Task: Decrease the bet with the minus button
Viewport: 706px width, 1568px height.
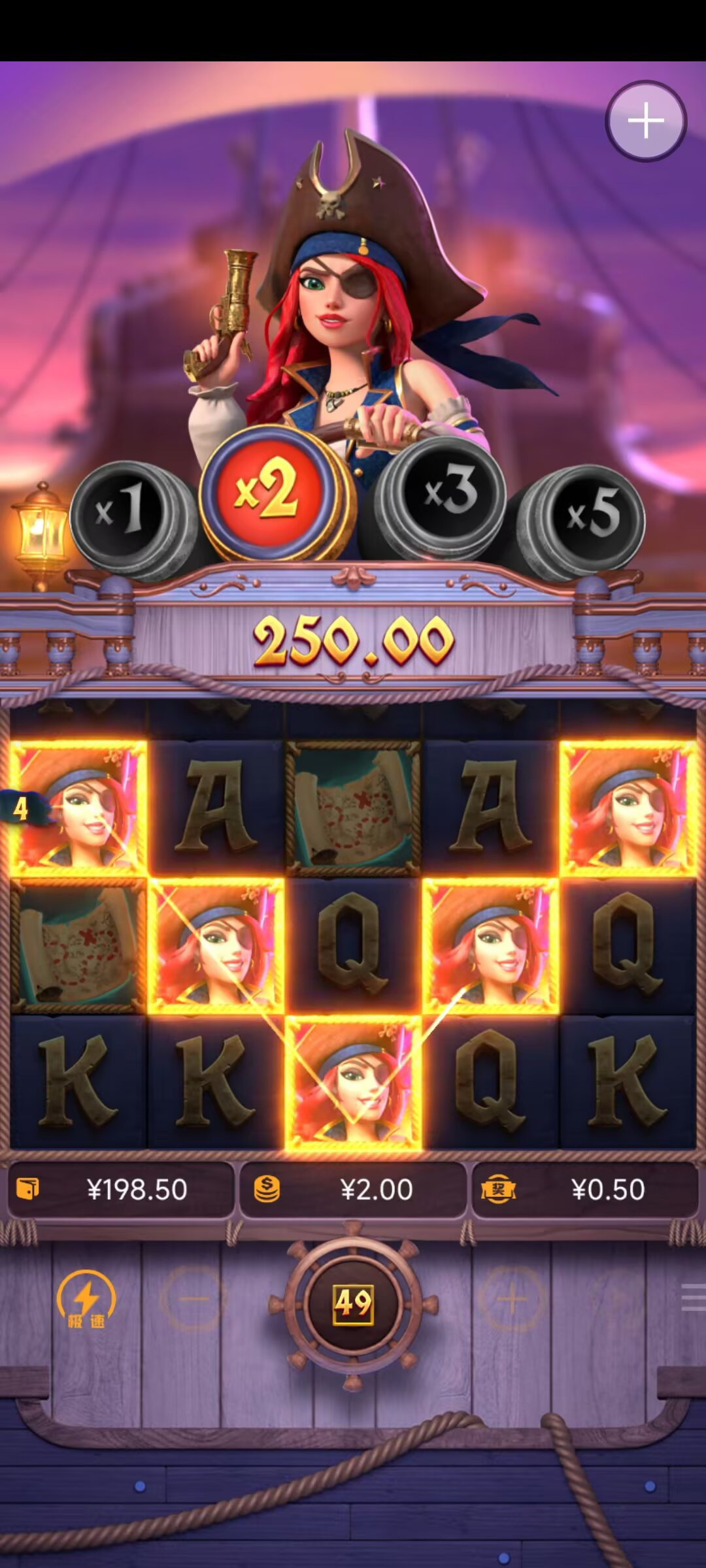Action: click(x=193, y=1299)
